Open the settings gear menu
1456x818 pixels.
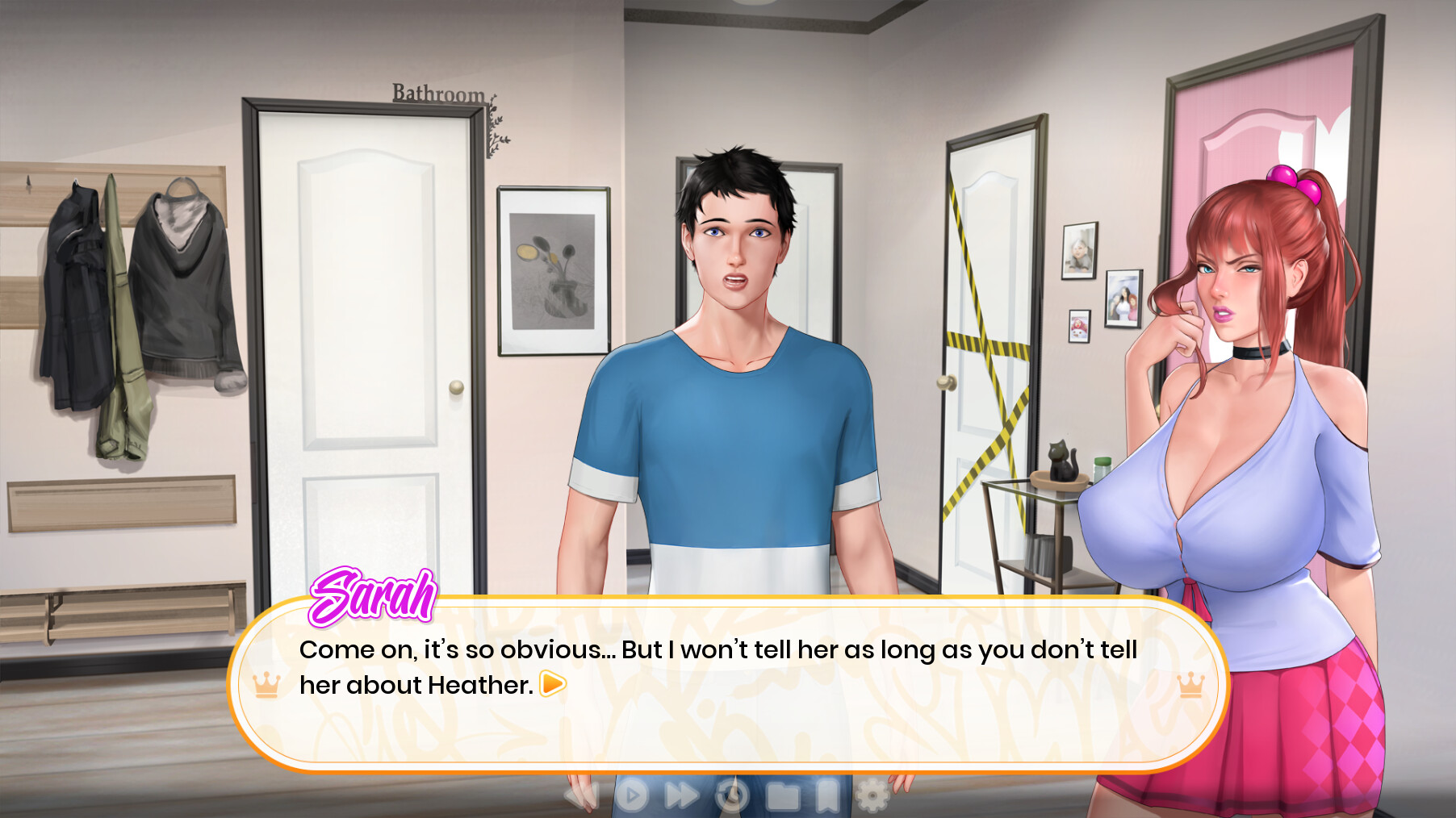(873, 795)
